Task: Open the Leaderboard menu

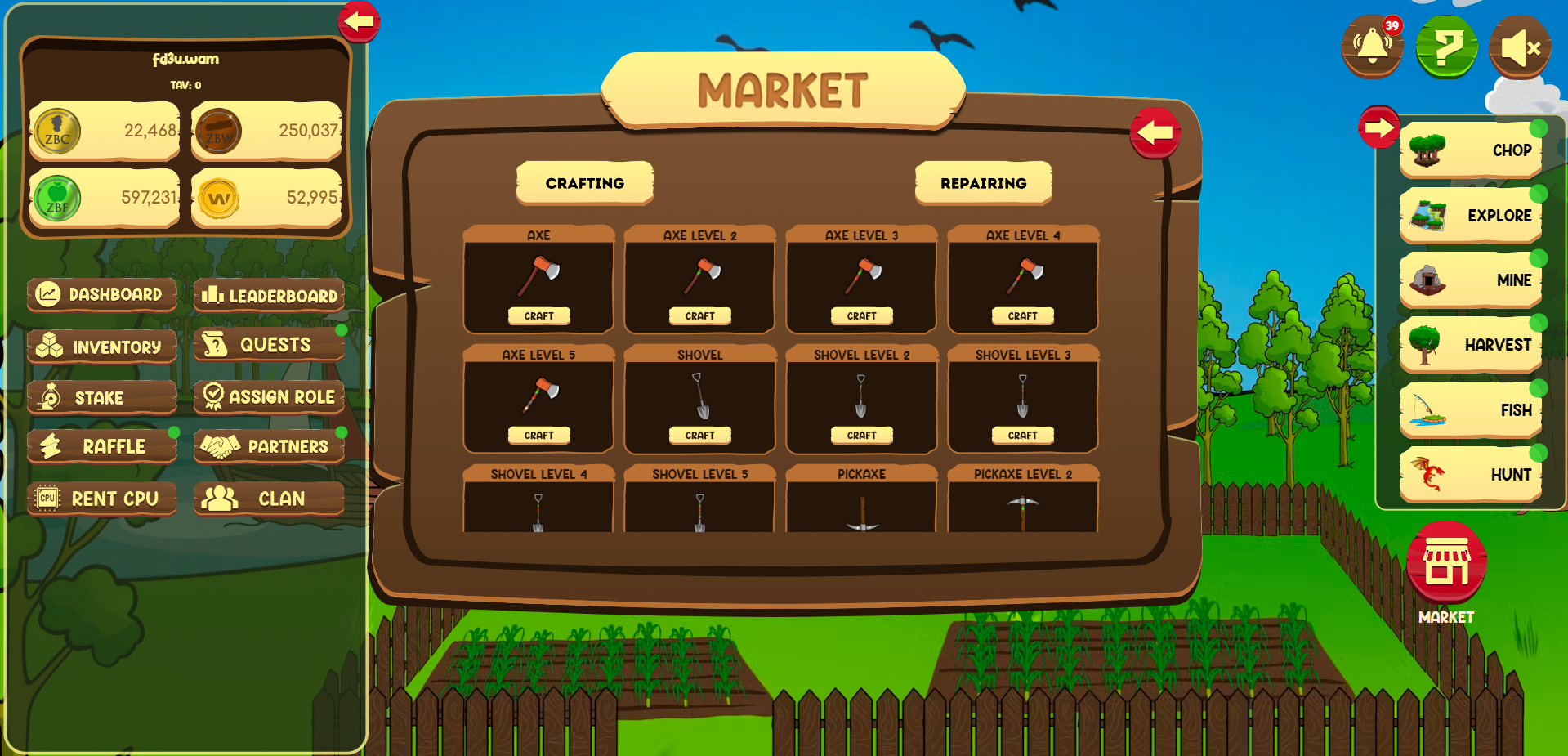Action: 270,296
